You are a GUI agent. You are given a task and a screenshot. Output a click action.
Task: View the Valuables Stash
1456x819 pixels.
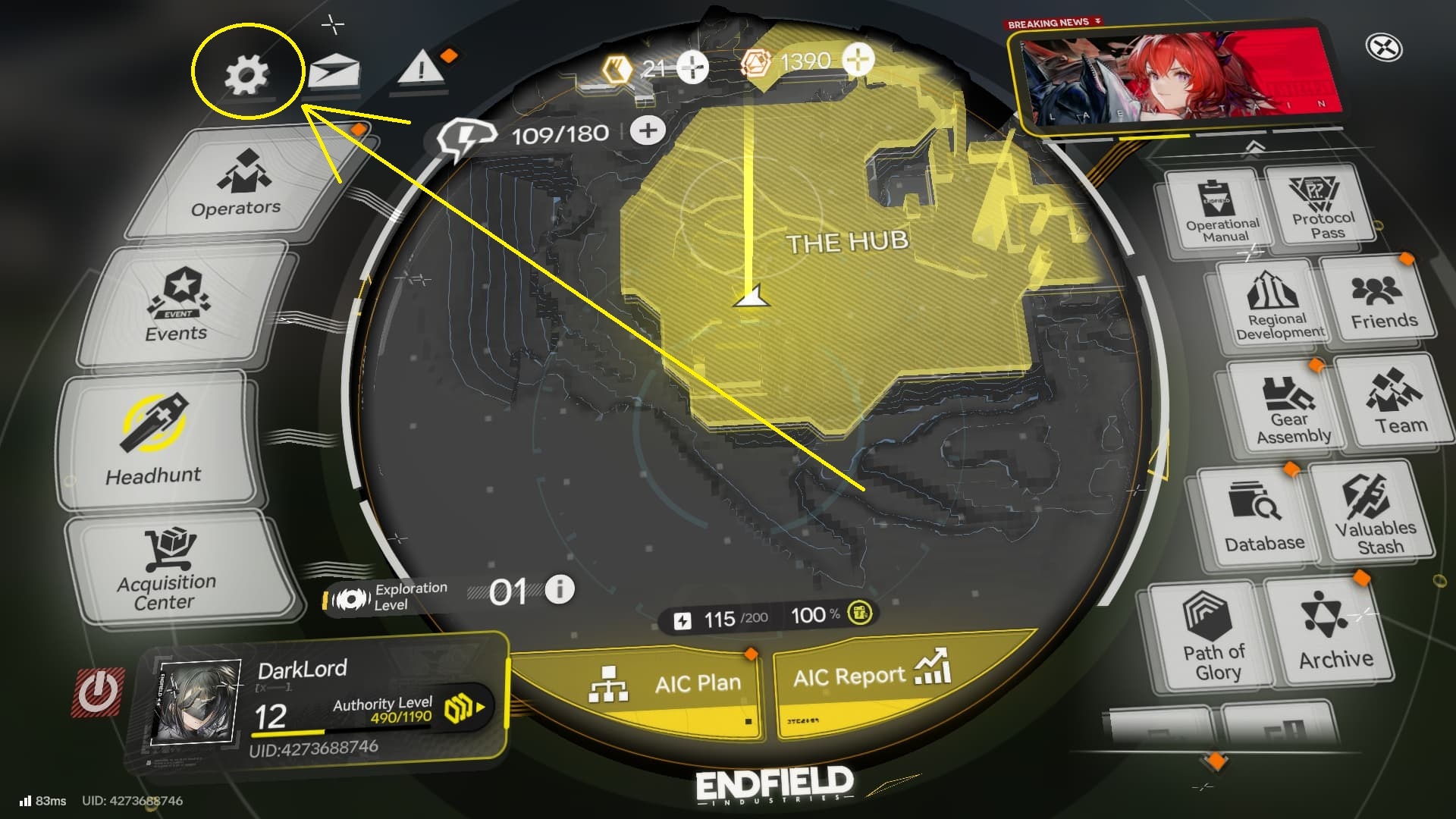pos(1380,516)
